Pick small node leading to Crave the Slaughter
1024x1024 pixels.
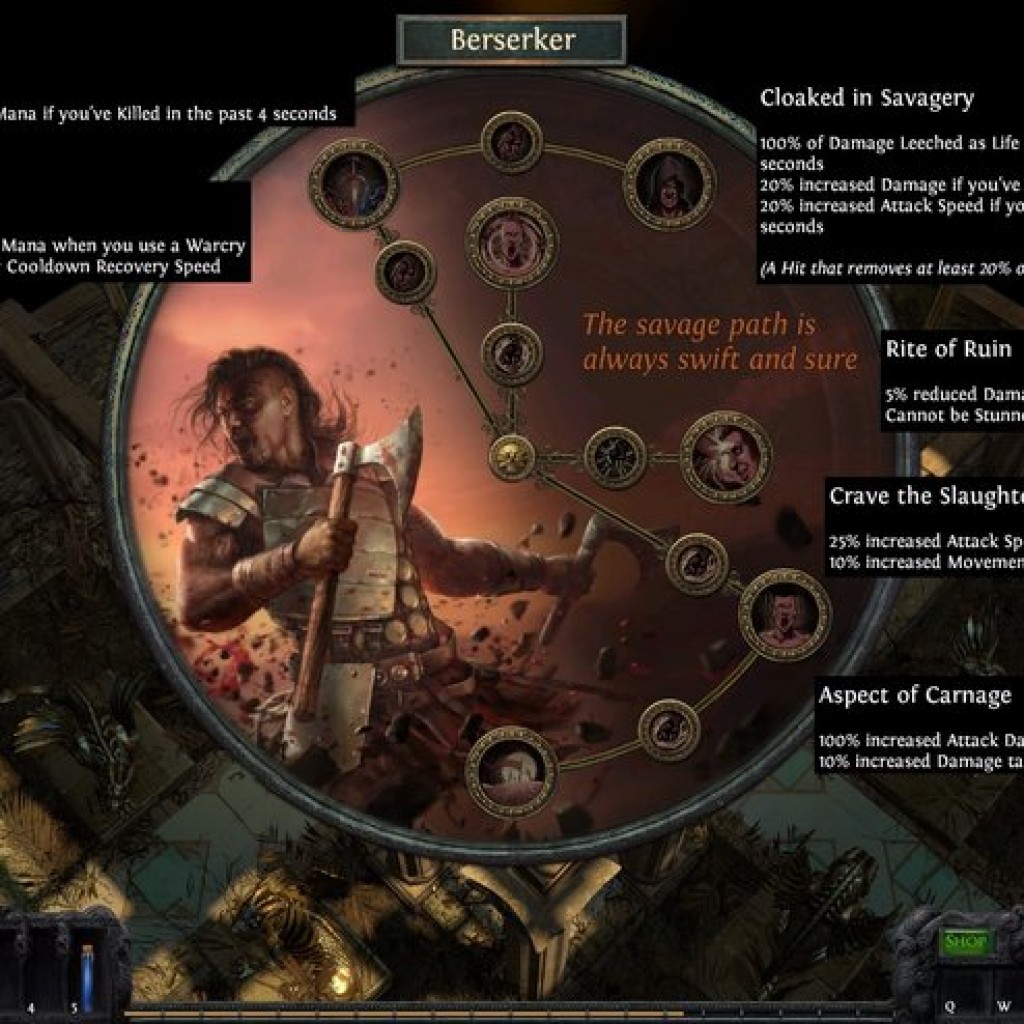[697, 564]
